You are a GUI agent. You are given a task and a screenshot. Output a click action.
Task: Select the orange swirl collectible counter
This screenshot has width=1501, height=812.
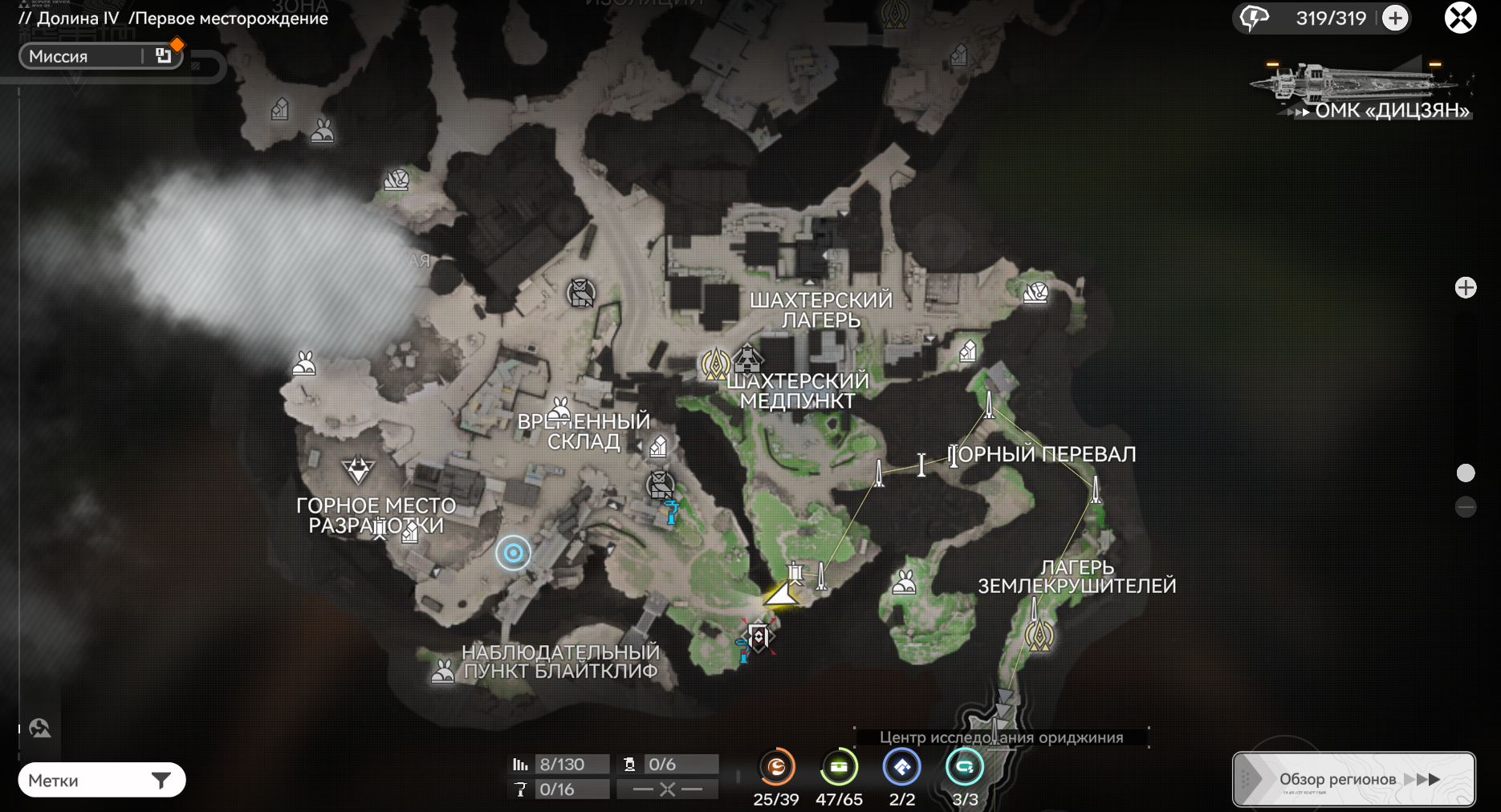point(776,768)
